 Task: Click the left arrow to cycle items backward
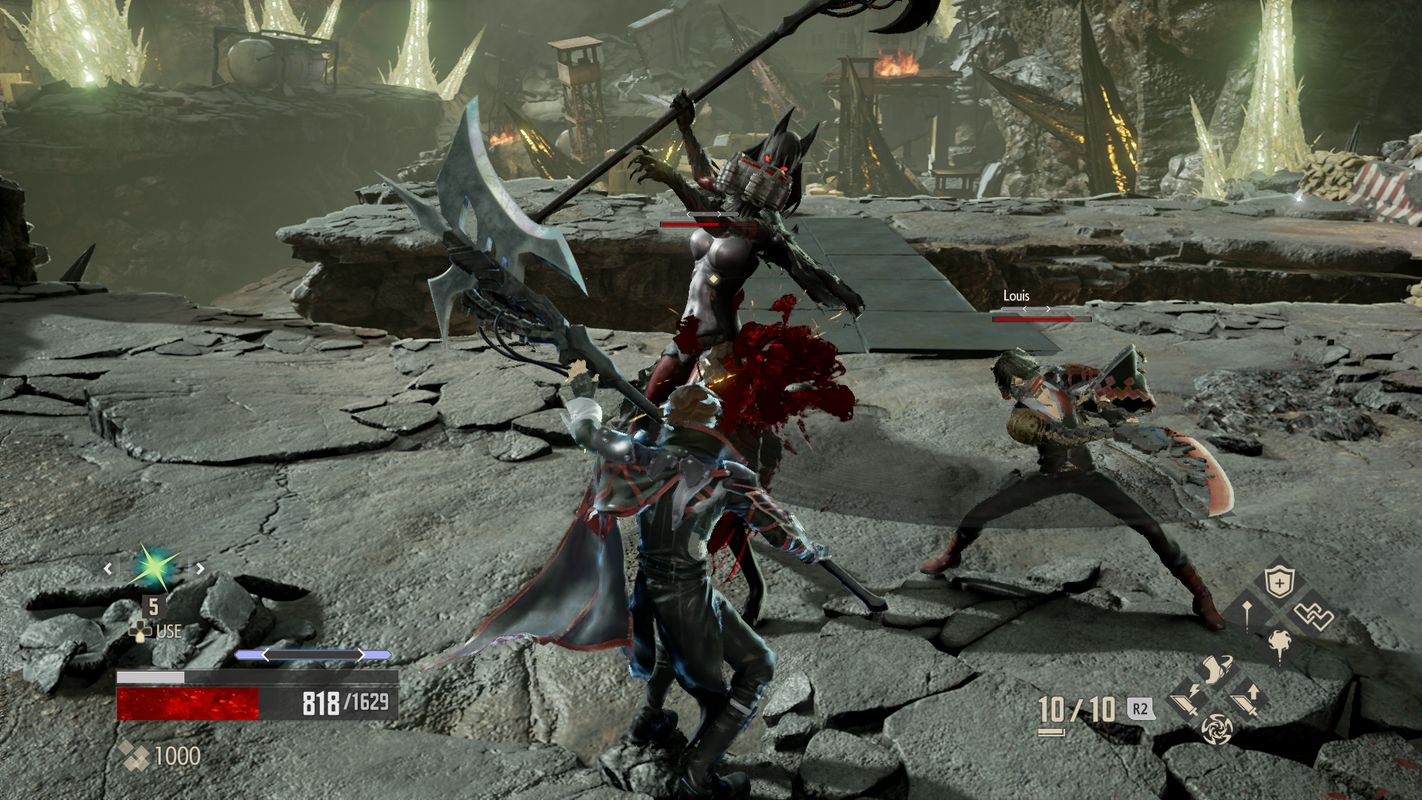pos(108,568)
